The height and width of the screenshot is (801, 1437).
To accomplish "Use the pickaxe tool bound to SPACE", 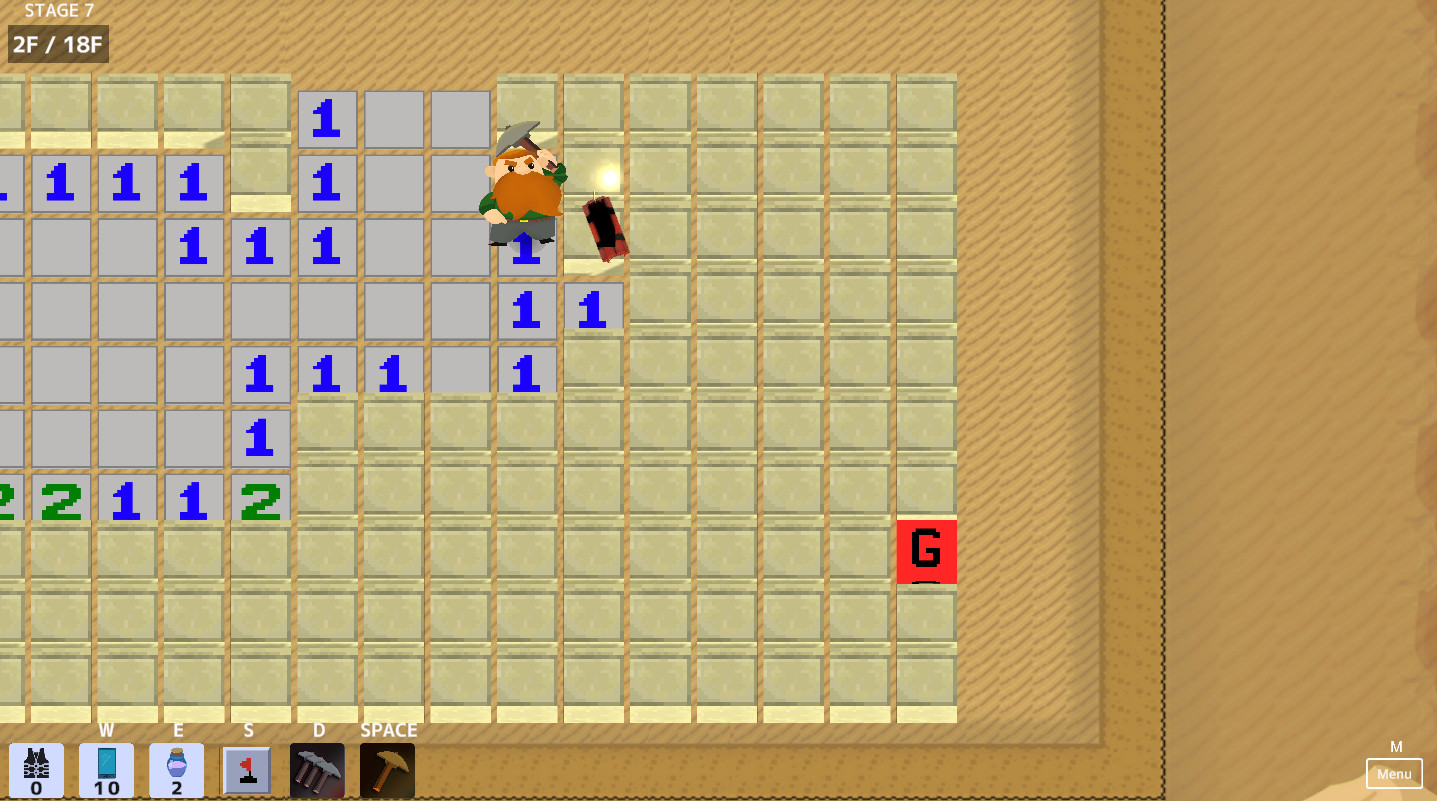I will click(388, 770).
